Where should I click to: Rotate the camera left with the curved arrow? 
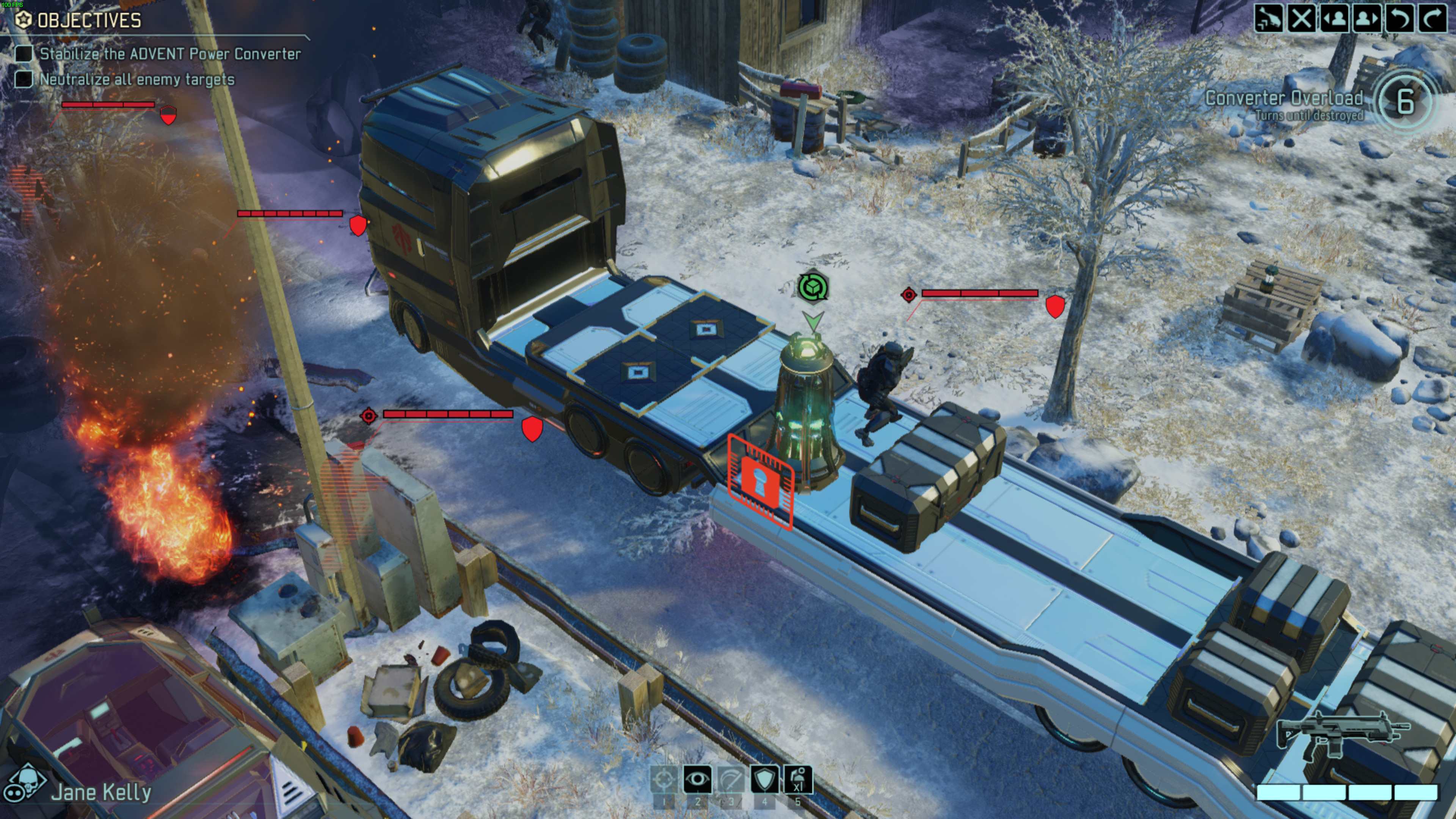[1400, 19]
